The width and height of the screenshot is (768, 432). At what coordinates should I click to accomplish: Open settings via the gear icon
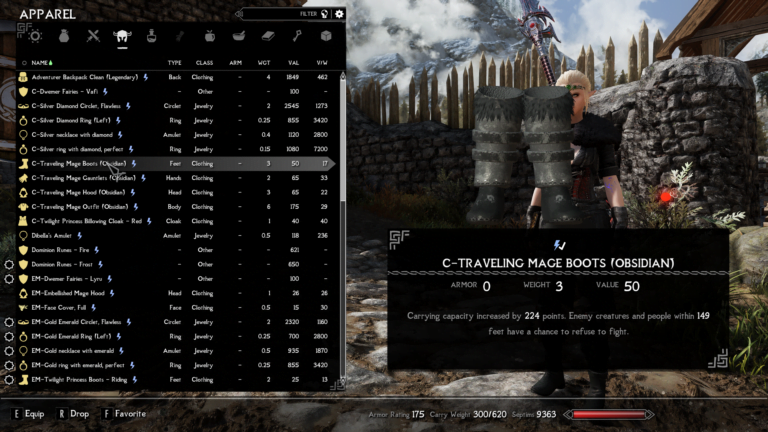click(x=340, y=14)
